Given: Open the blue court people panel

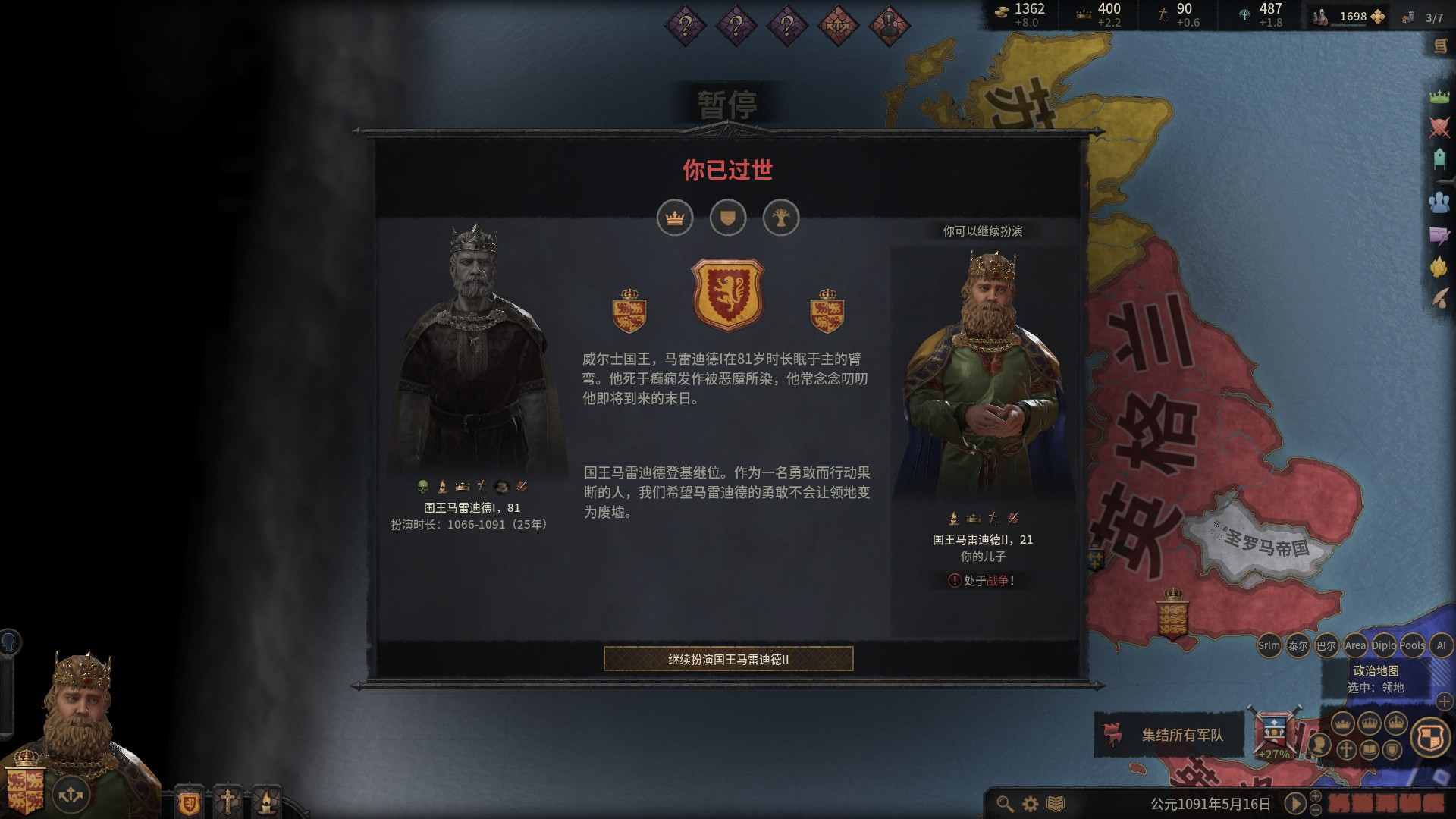Looking at the screenshot, I should coord(1439,202).
